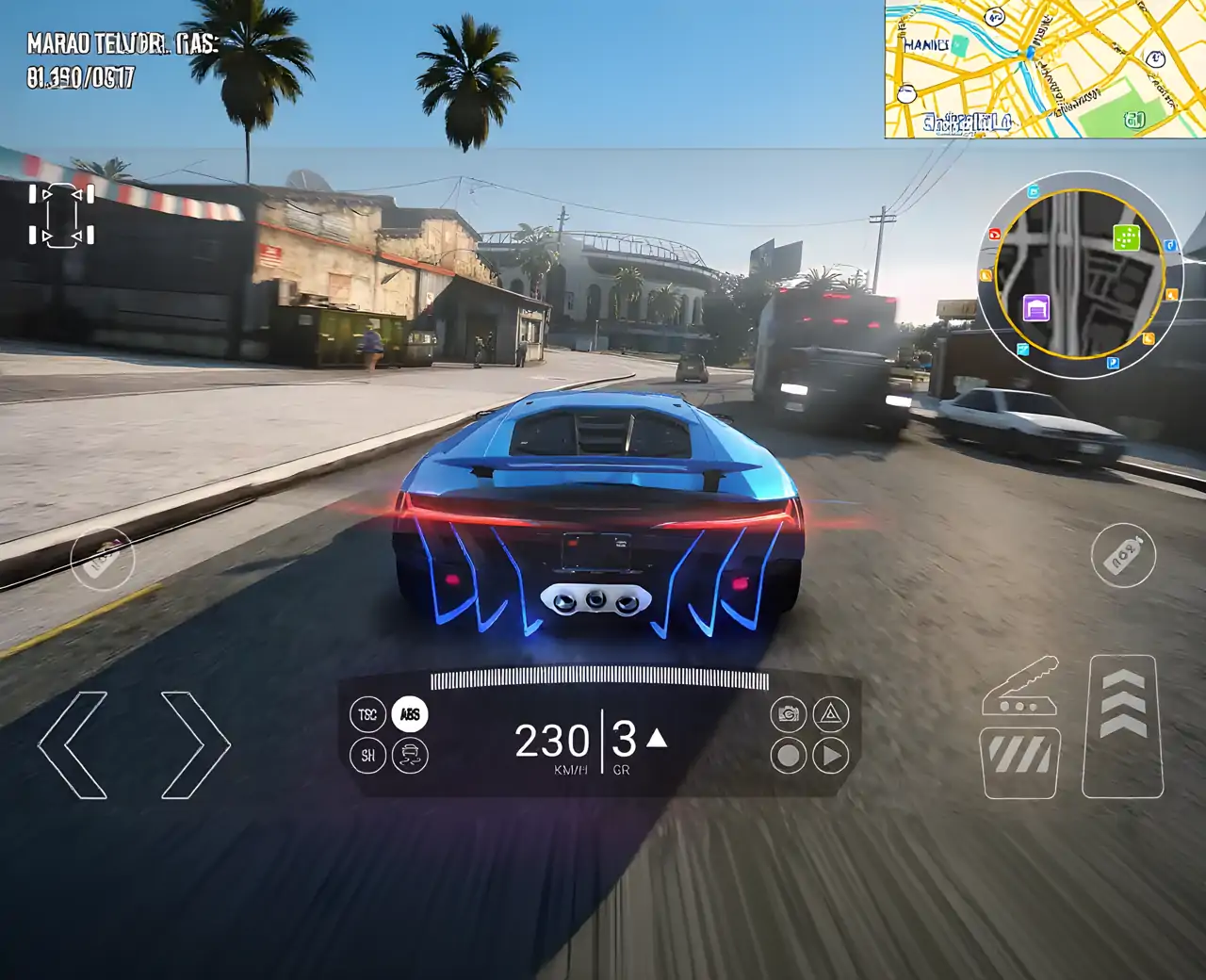Viewport: 1206px width, 980px height.
Task: Select the car skid-control icon near ABS
Action: point(412,755)
